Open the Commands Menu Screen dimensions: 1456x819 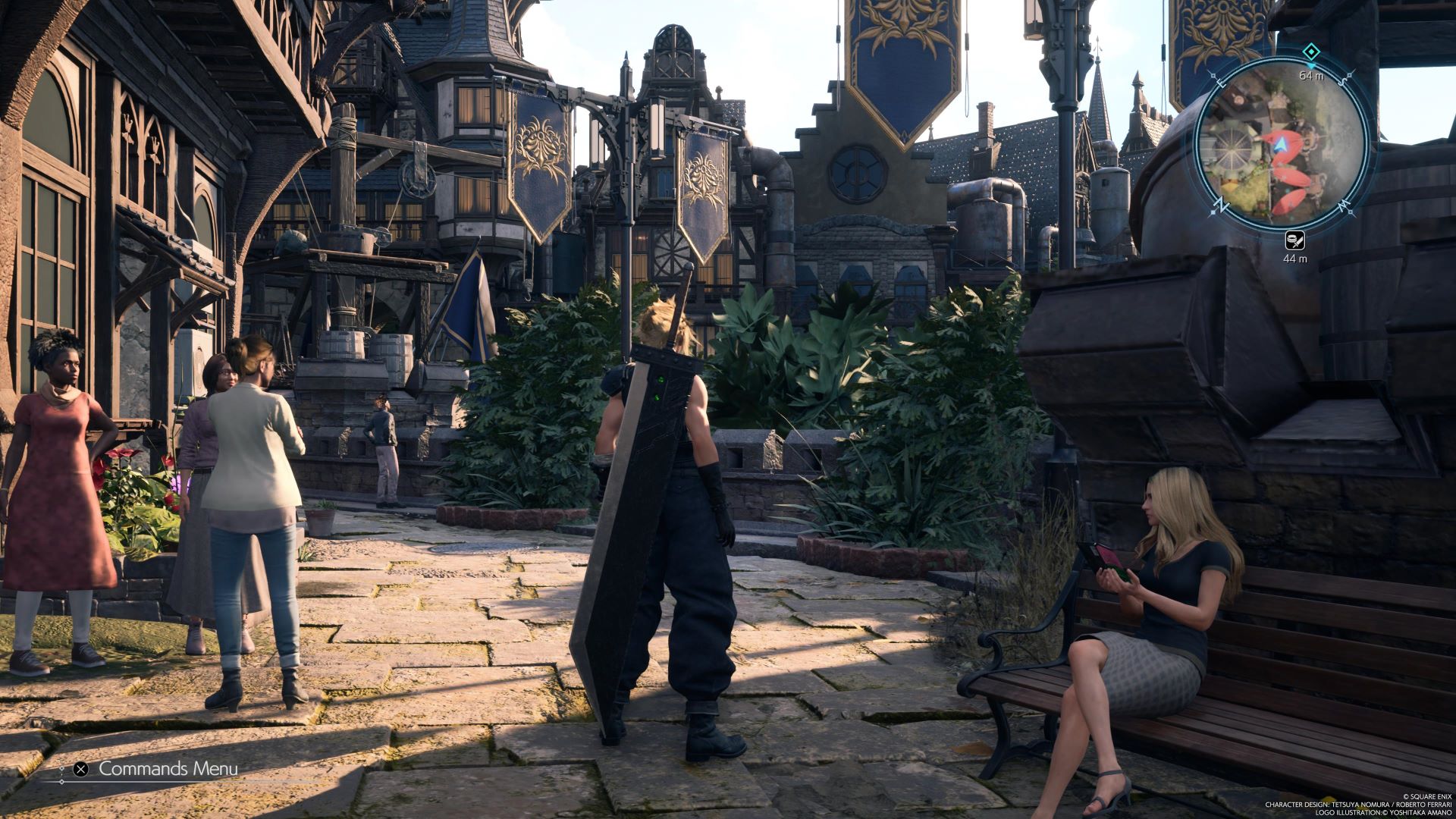(158, 769)
